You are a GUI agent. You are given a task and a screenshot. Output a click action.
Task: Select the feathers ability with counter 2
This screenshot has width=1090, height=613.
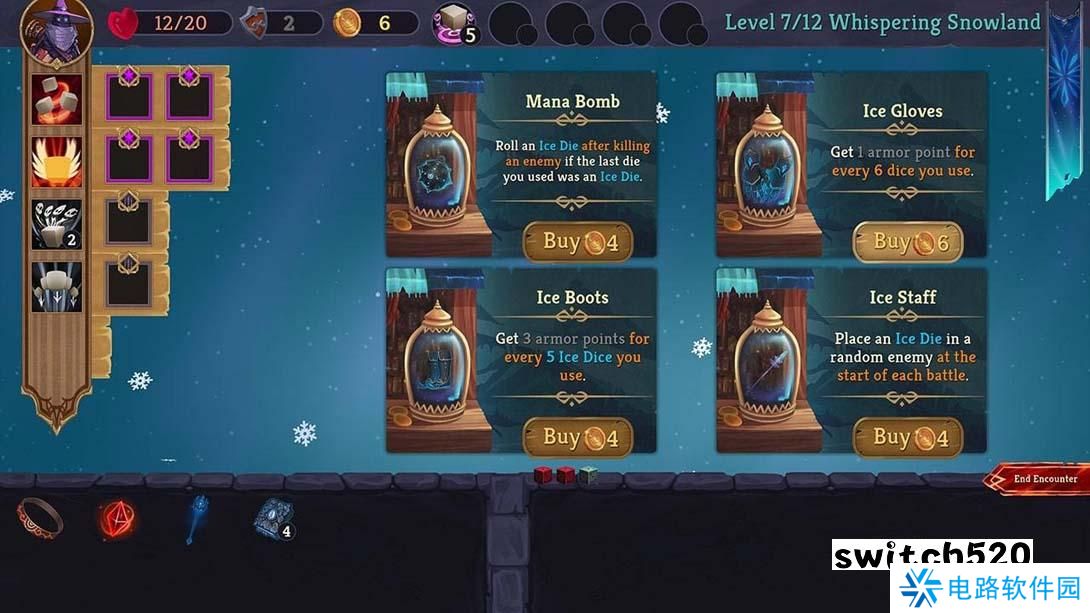(57, 224)
